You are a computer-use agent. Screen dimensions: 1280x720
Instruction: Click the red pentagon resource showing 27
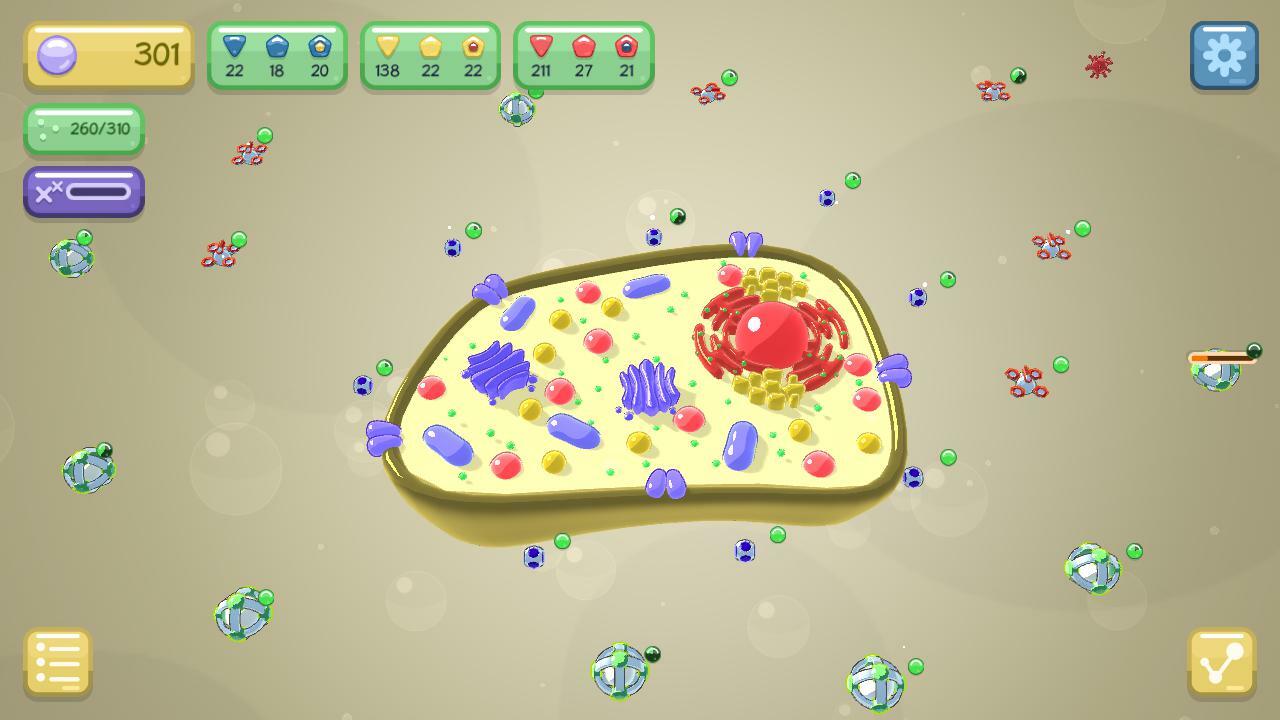click(x=584, y=46)
